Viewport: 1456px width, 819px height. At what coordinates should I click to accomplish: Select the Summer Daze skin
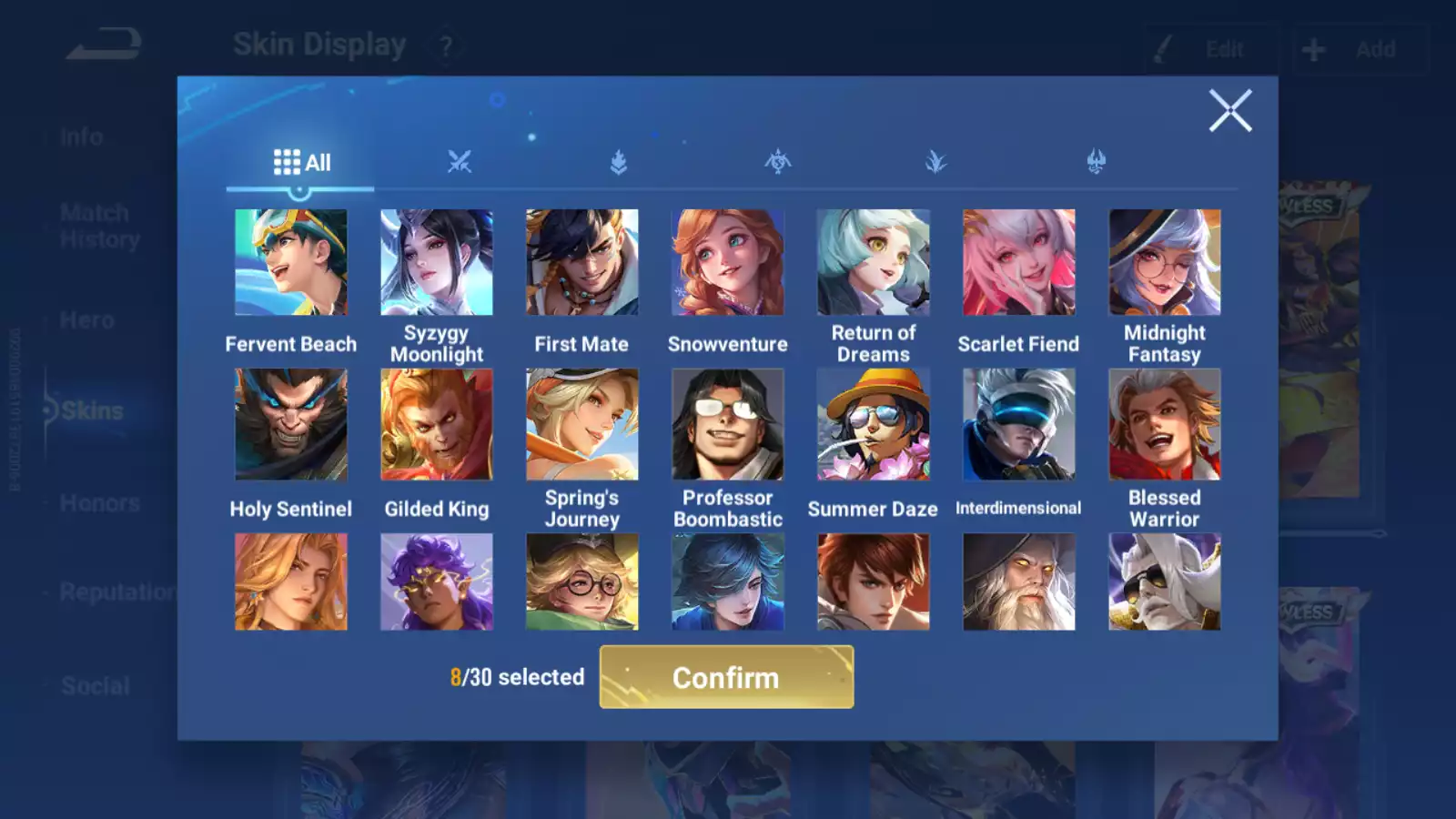874,424
